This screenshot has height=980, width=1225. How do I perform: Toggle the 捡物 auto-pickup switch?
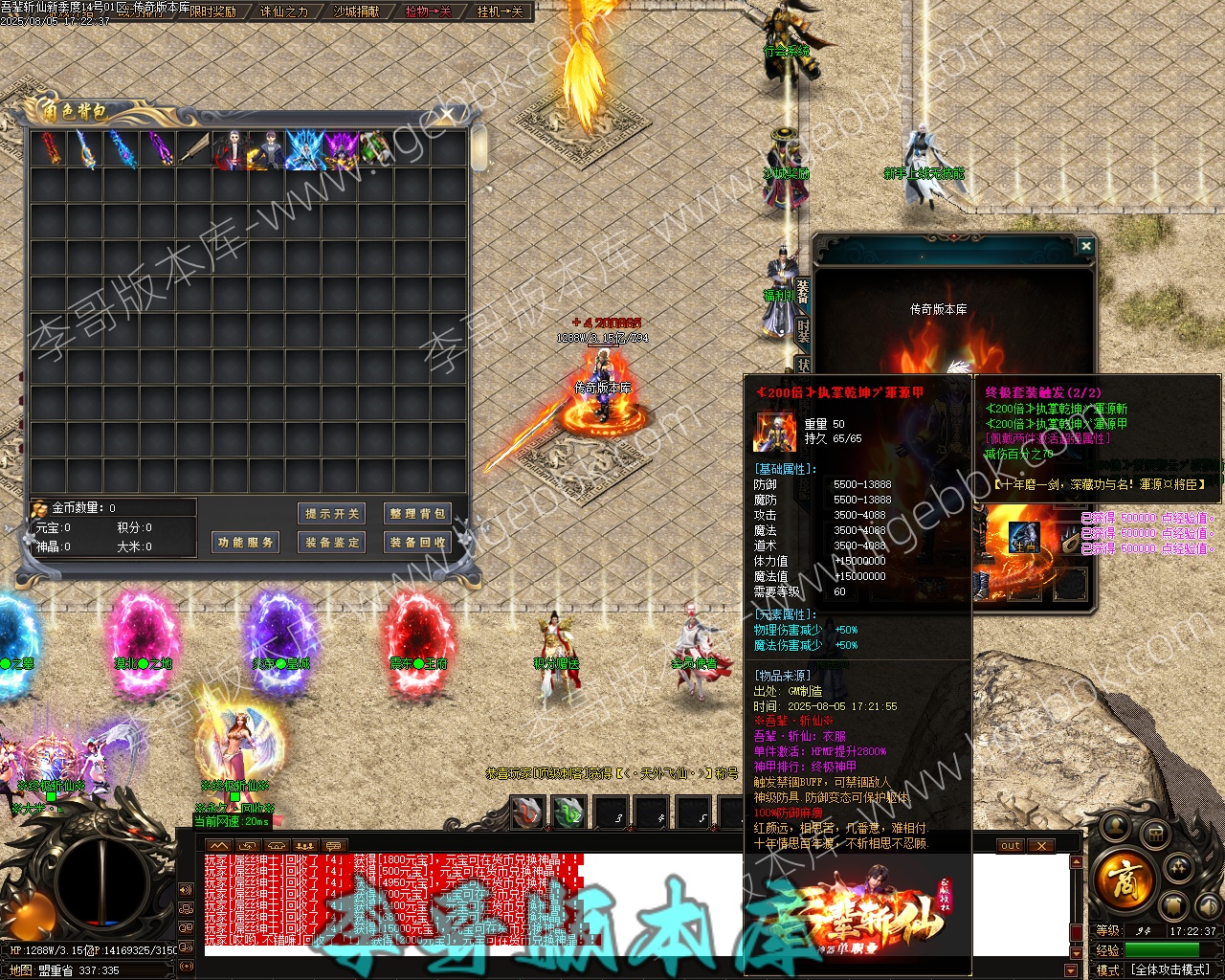(428, 11)
